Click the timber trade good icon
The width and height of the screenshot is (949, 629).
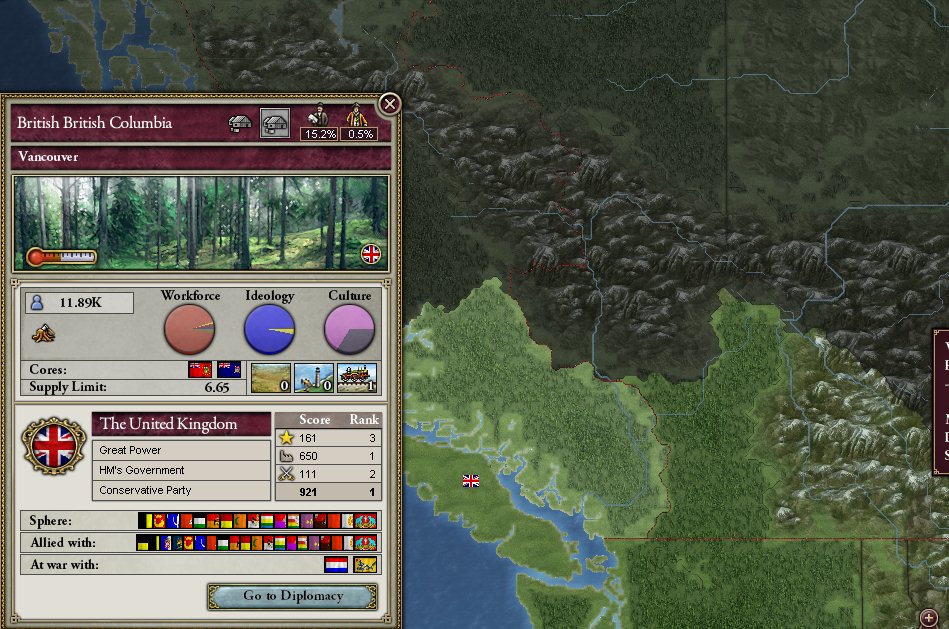[x=44, y=333]
